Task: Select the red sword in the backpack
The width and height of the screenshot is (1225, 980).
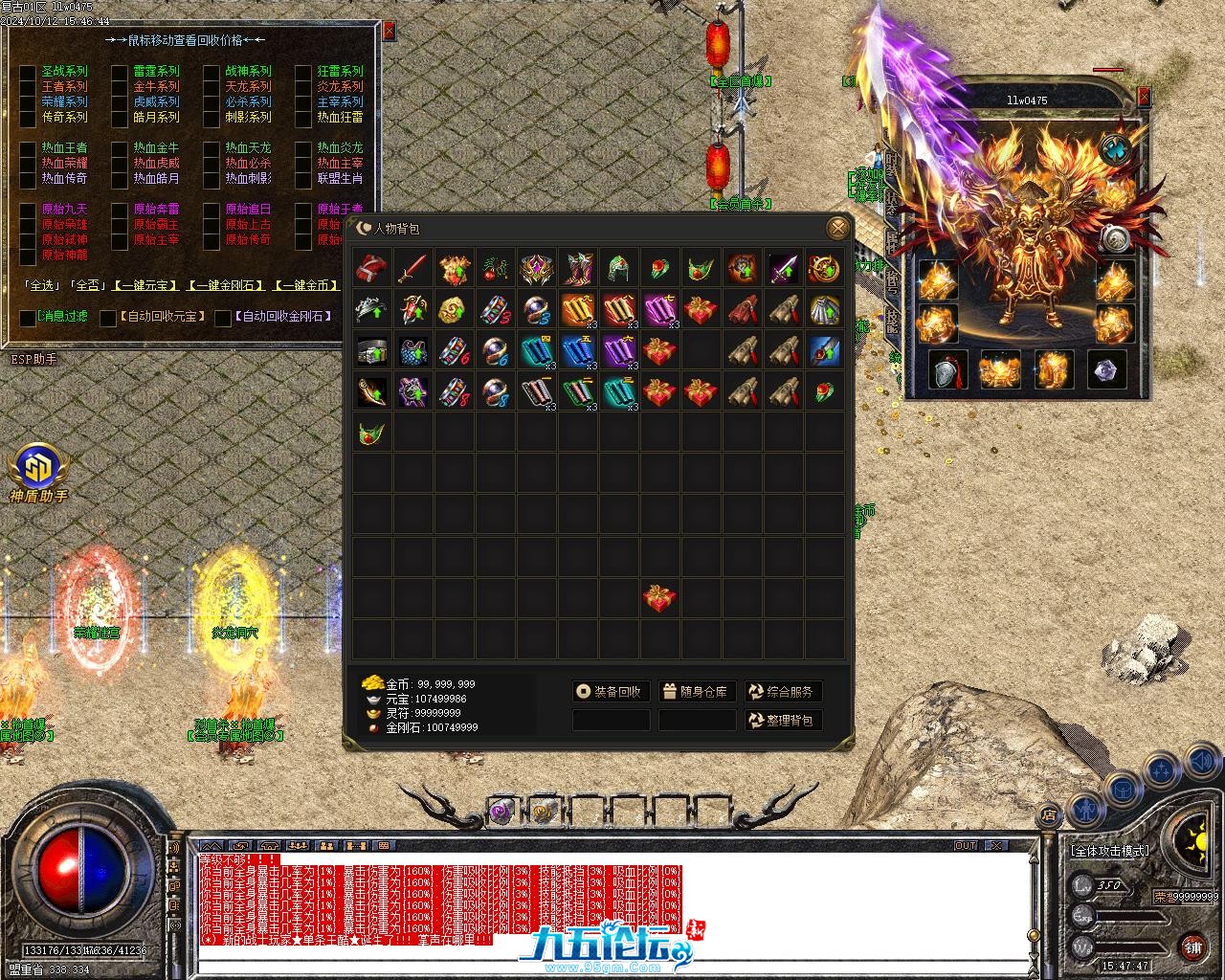Action: point(413,269)
